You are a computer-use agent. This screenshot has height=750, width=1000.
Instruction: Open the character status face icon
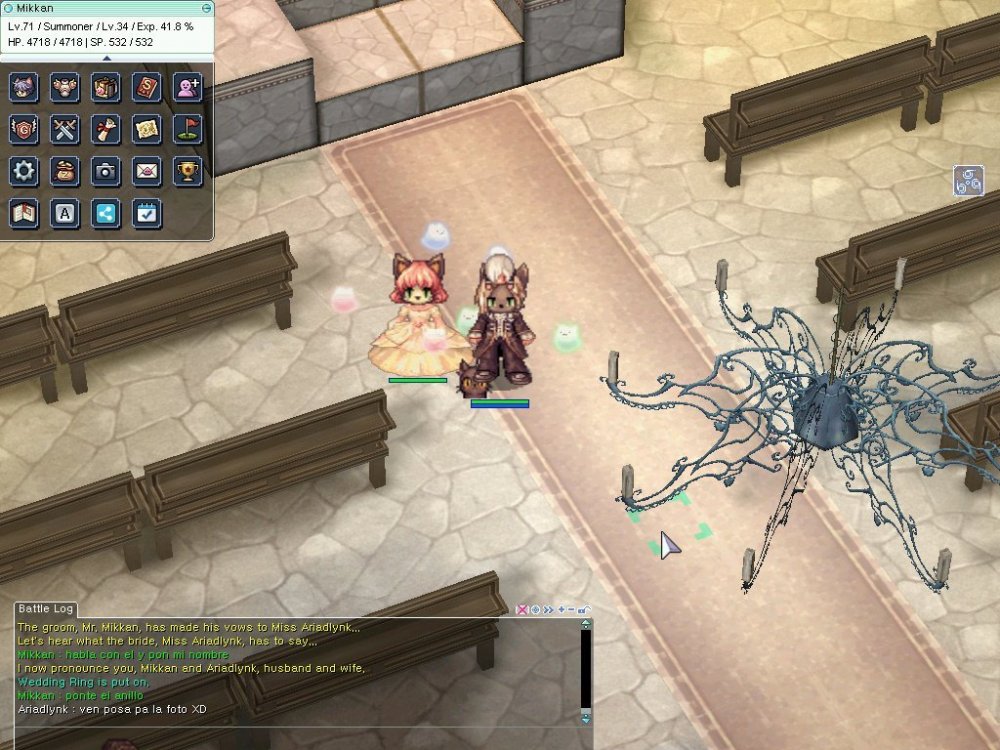pos(24,87)
